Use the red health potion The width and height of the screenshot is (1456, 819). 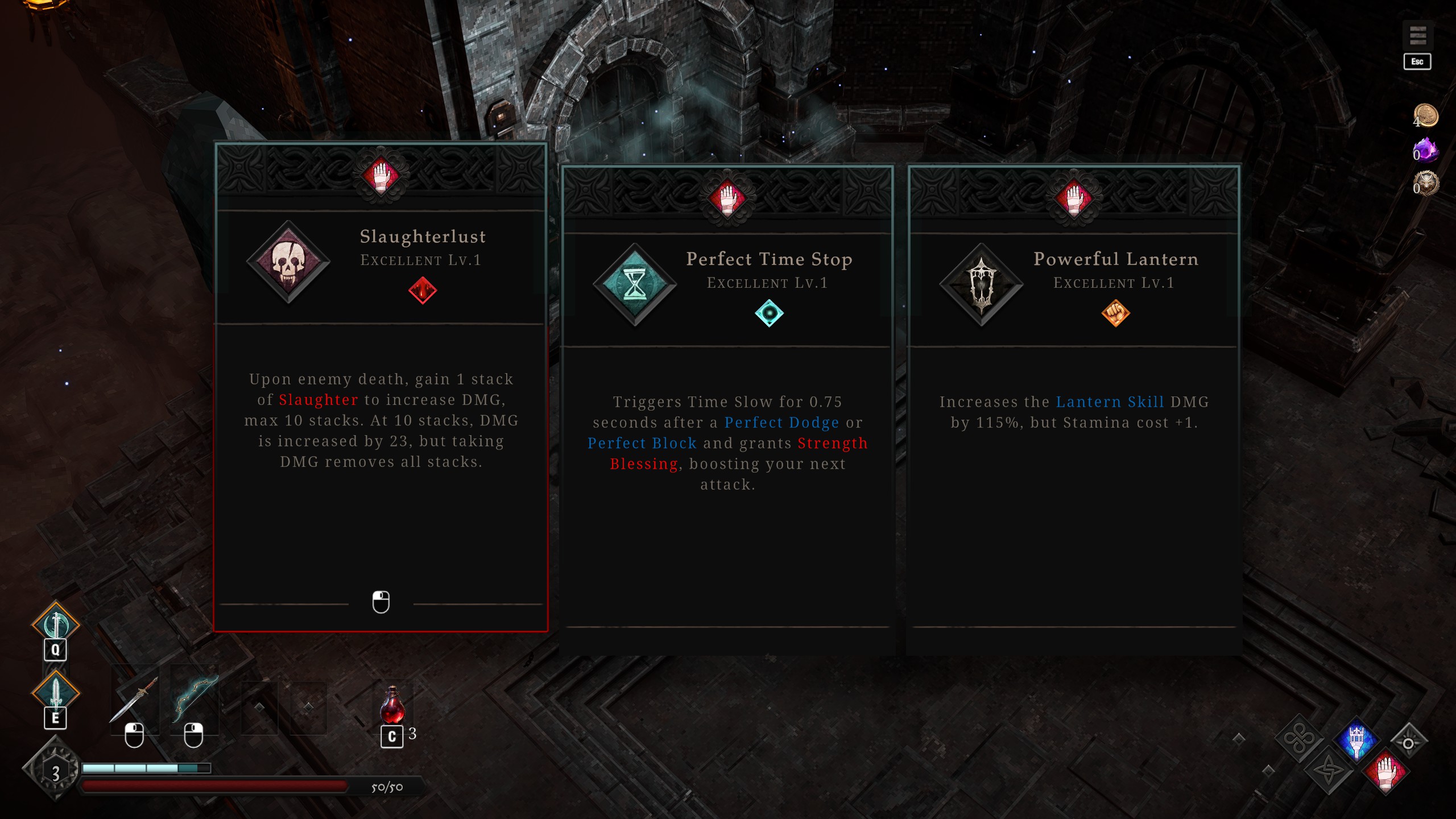point(392,705)
